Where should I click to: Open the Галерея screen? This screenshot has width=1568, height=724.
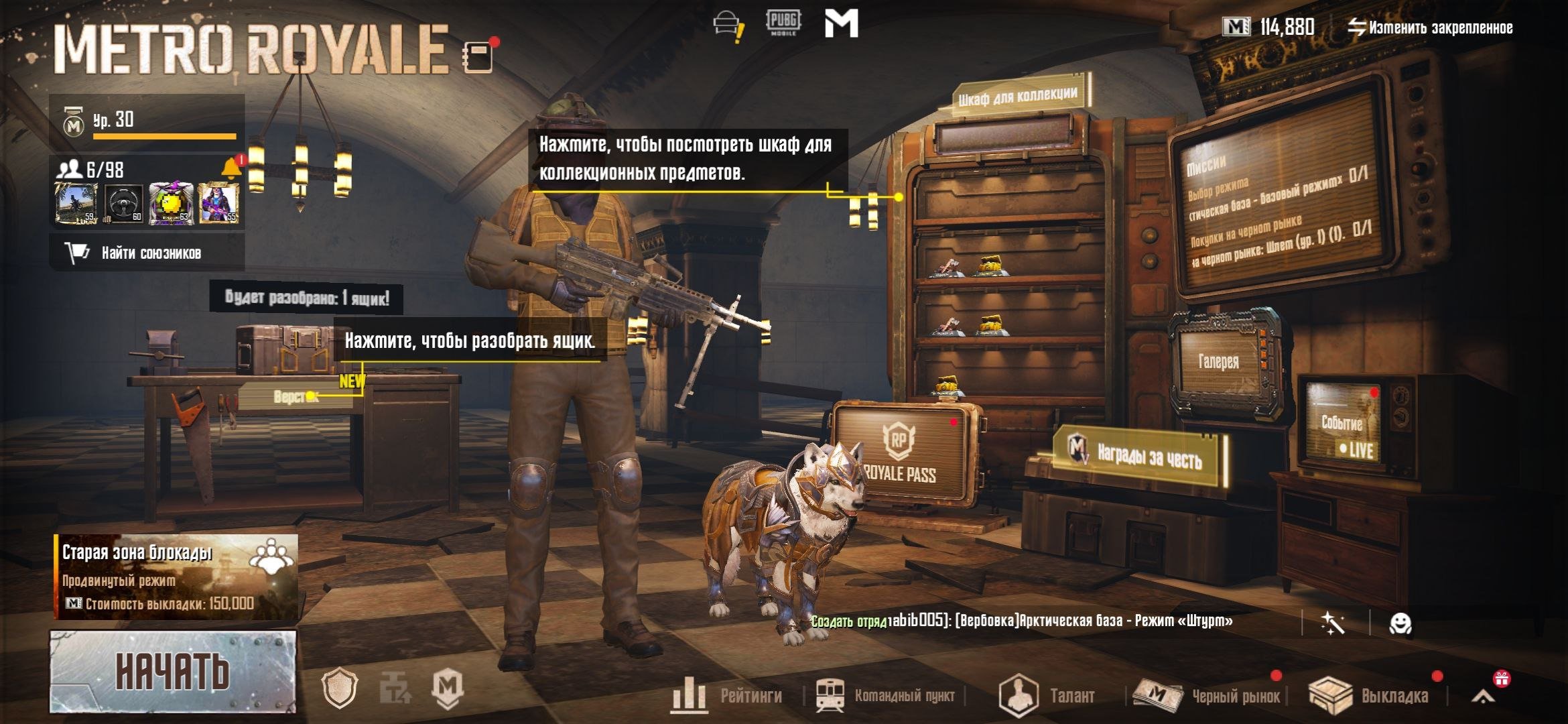(x=1218, y=362)
